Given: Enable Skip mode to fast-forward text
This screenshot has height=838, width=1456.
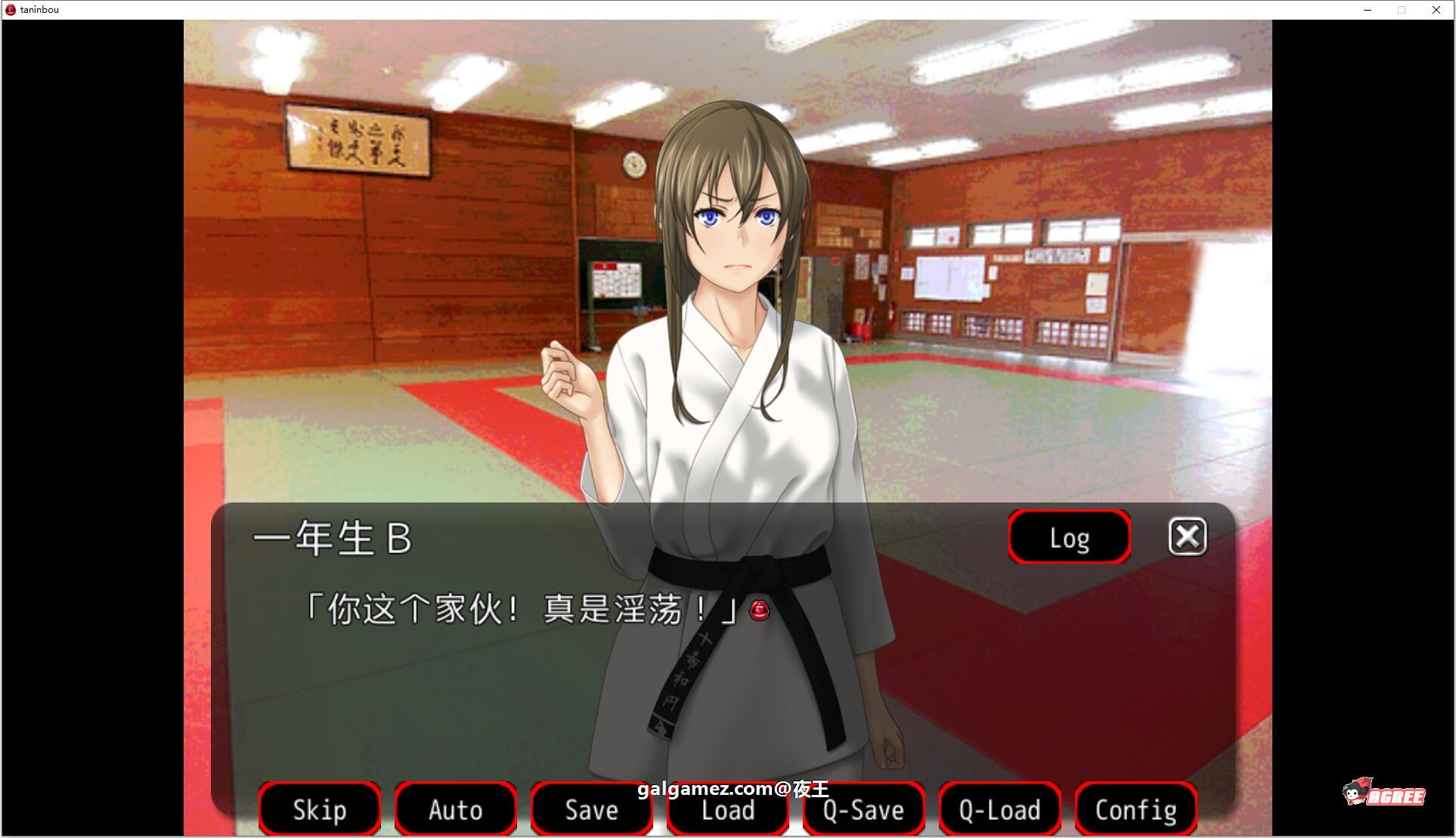Looking at the screenshot, I should (x=319, y=809).
